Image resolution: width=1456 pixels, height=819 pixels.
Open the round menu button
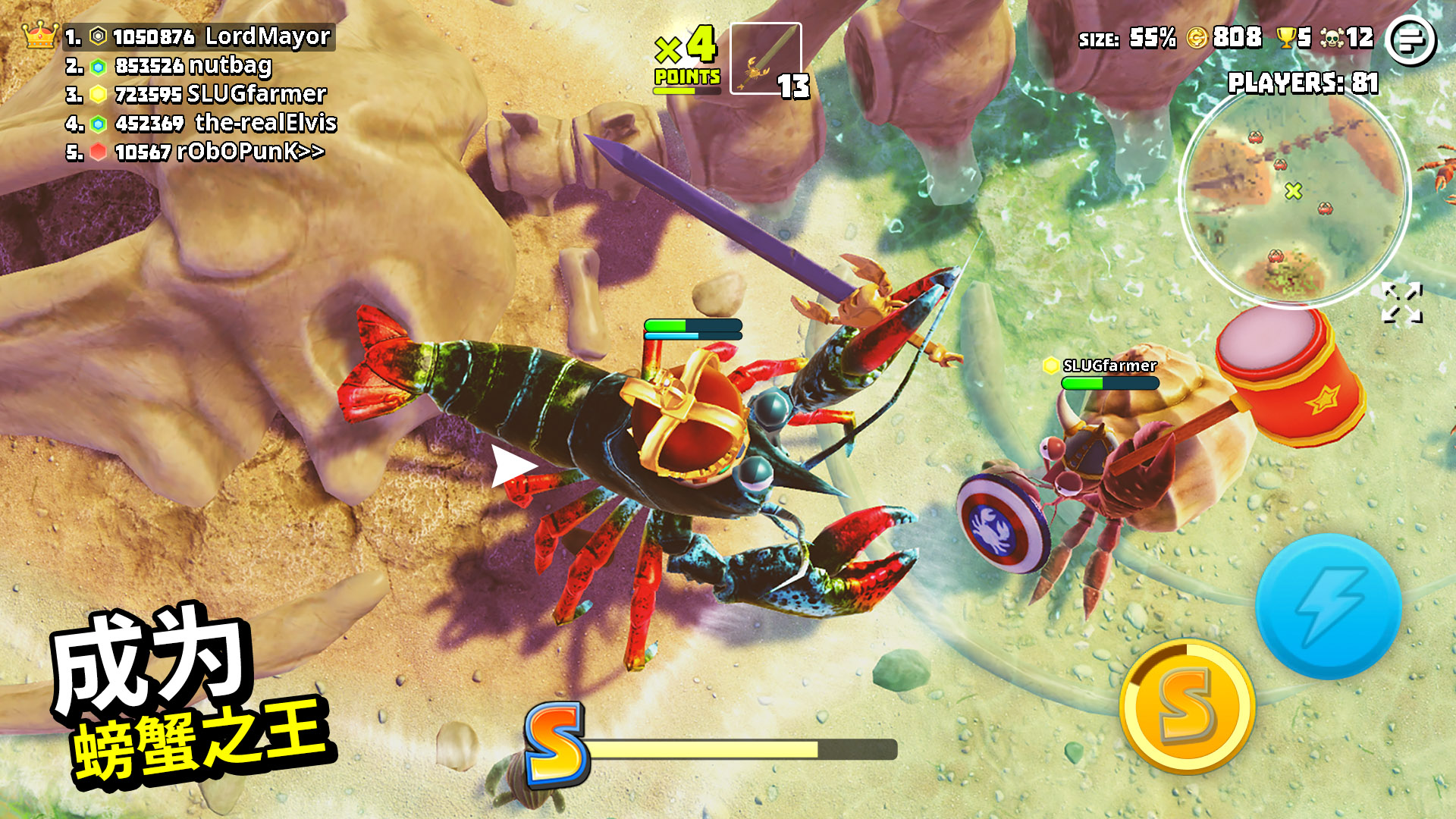1410,41
